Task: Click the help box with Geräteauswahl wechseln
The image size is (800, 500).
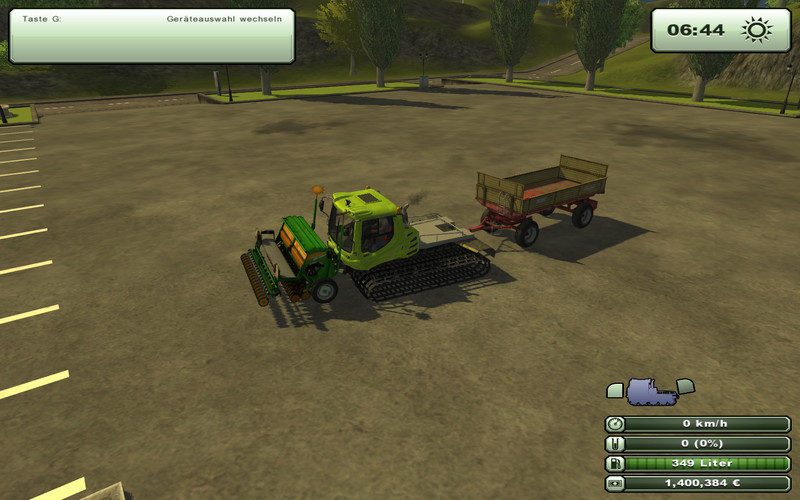Action: pyautogui.click(x=152, y=37)
